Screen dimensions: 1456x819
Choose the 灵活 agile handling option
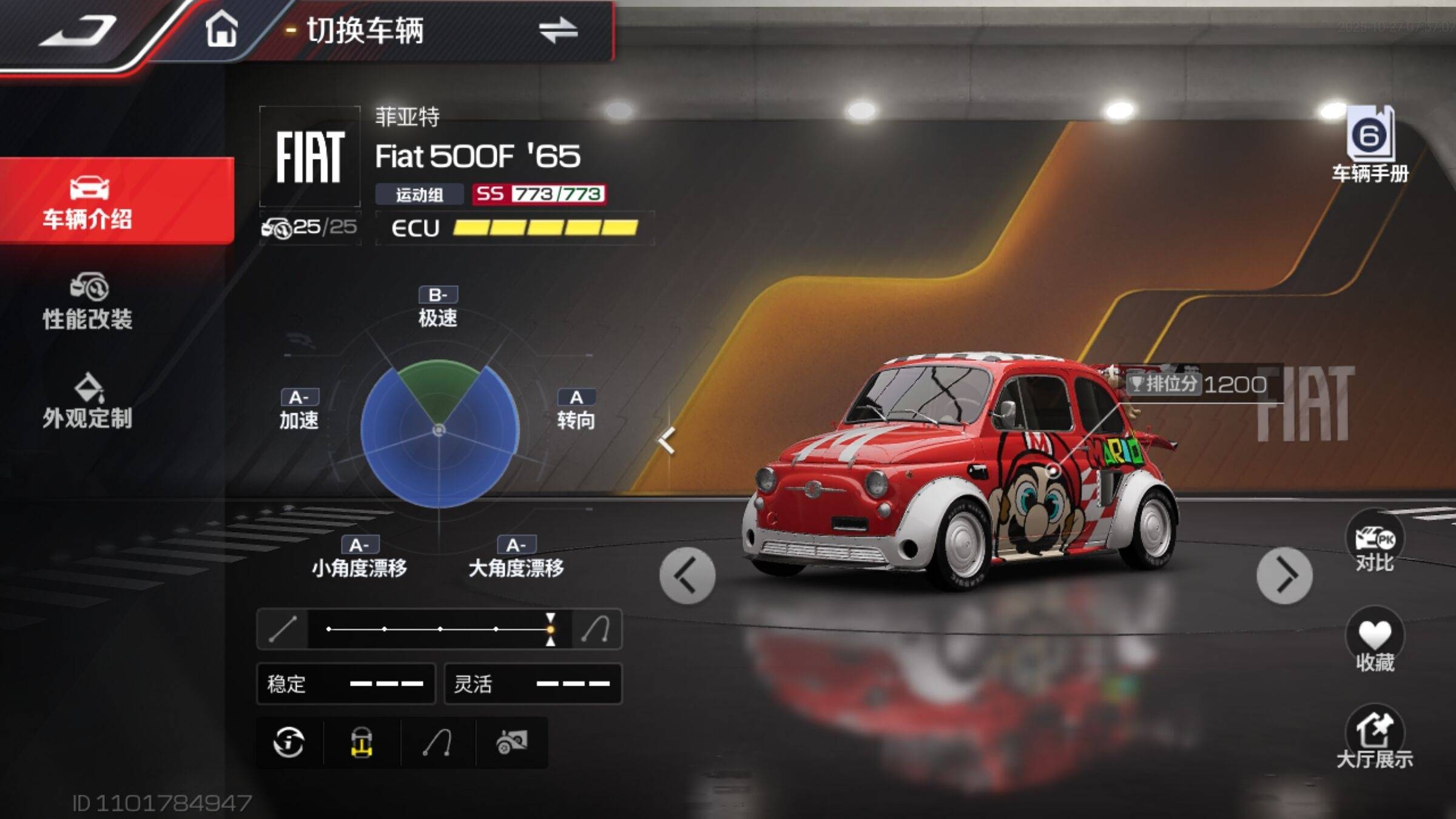coord(533,684)
